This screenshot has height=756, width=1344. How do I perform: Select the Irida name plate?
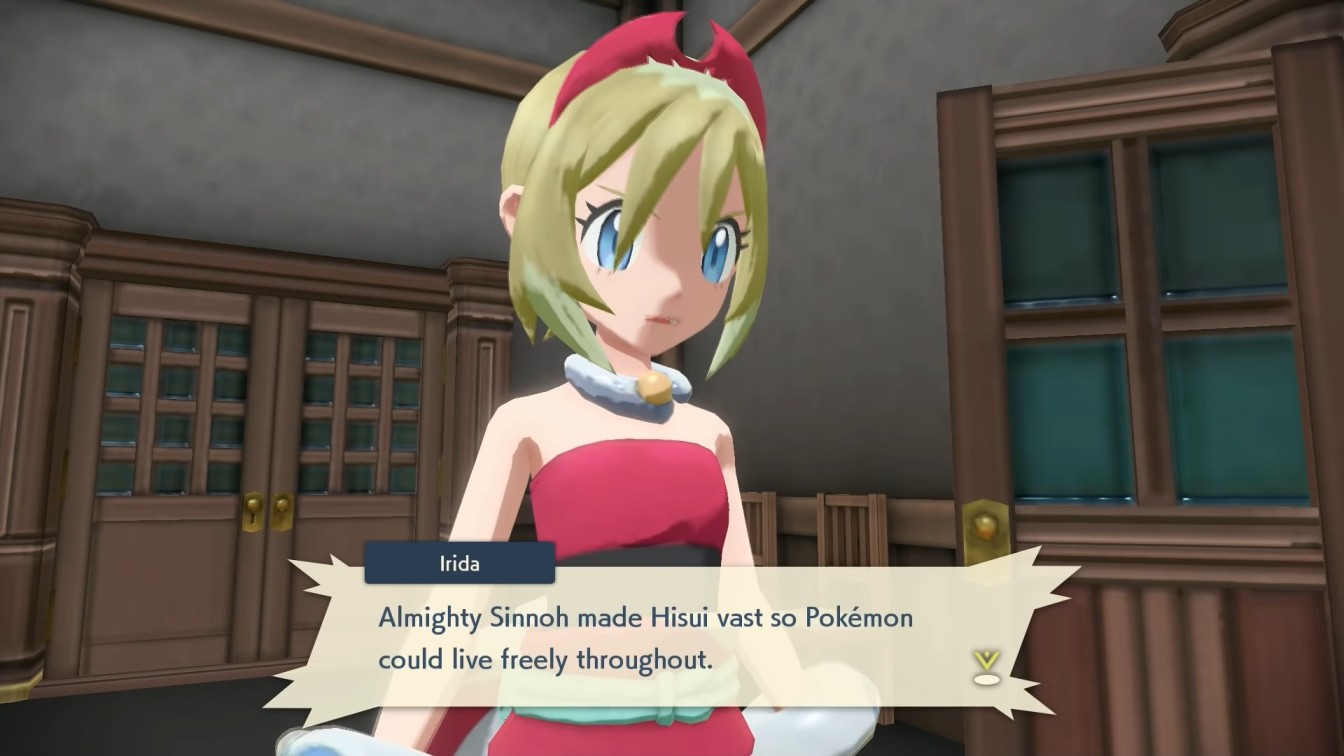tap(458, 563)
